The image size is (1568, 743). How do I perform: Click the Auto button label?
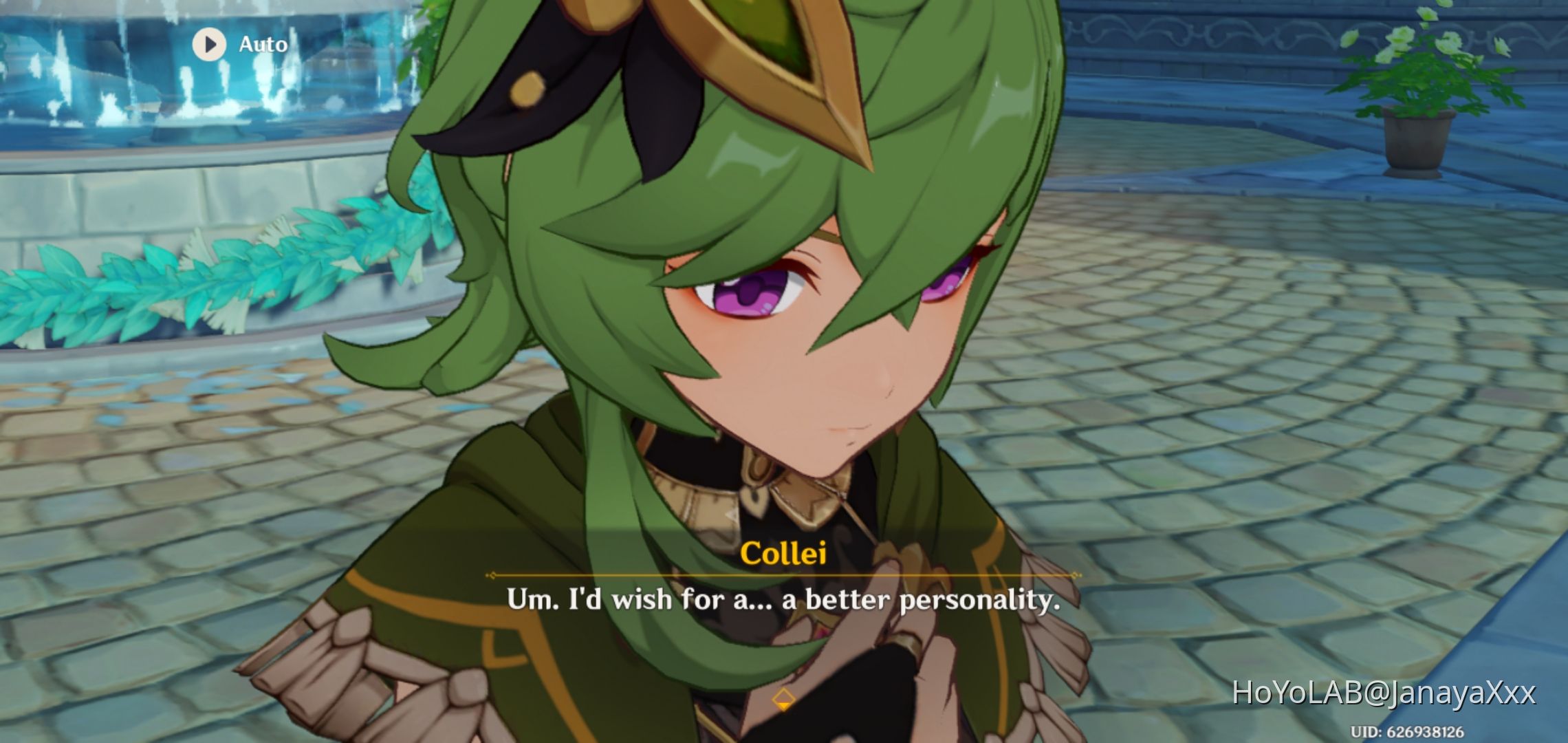click(x=262, y=44)
